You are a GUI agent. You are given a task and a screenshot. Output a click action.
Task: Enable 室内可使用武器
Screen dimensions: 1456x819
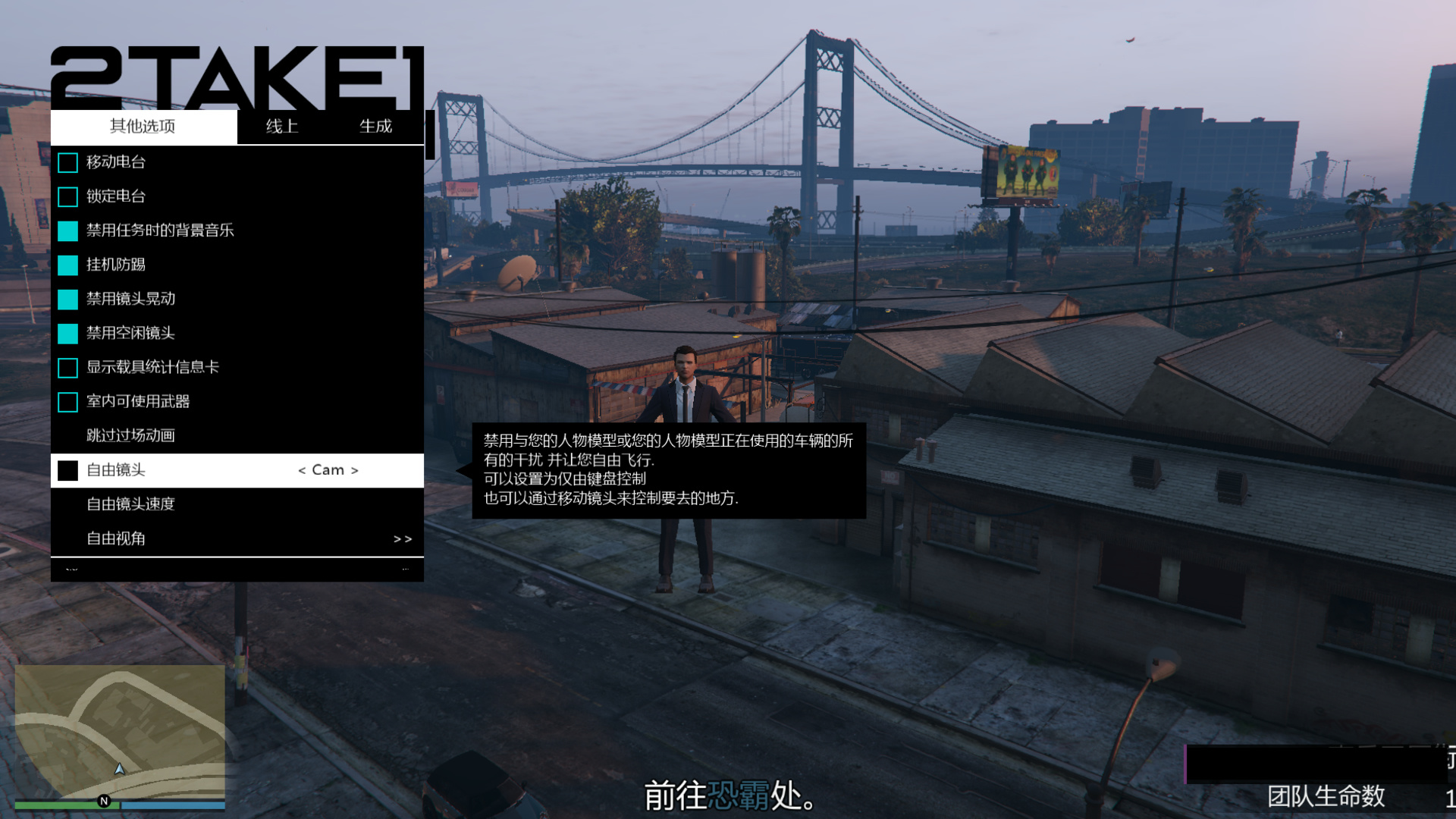[68, 402]
